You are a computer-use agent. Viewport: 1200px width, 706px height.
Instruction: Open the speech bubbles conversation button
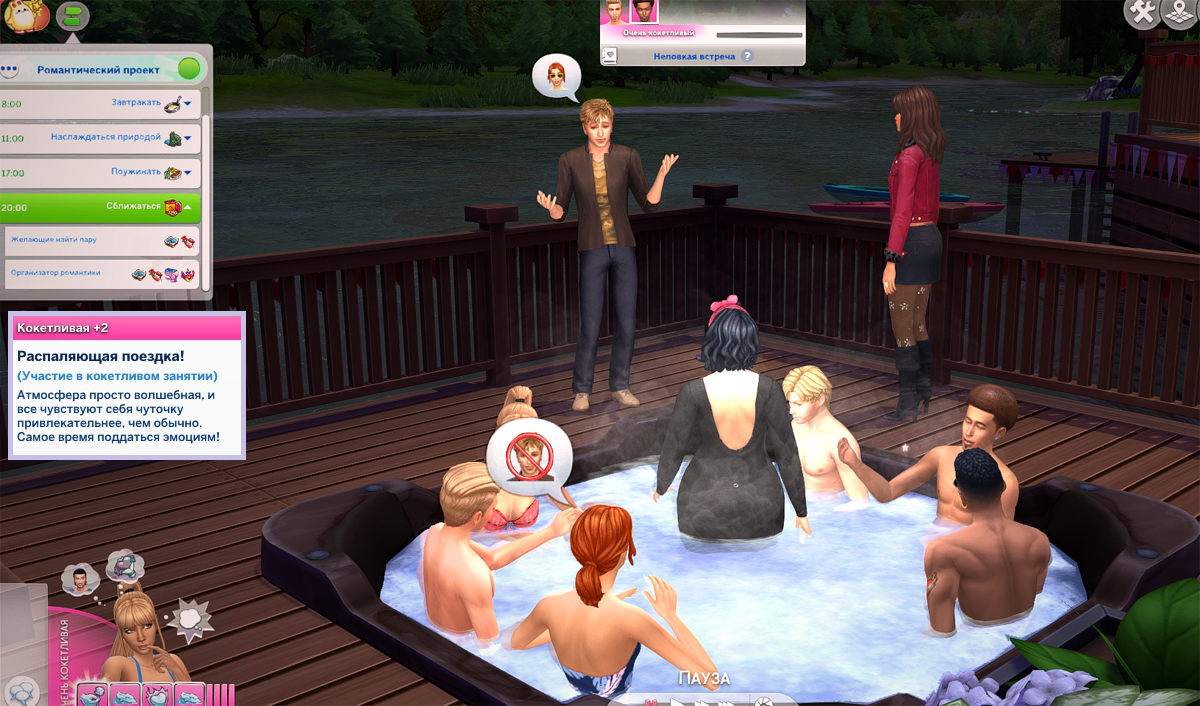pos(22,691)
